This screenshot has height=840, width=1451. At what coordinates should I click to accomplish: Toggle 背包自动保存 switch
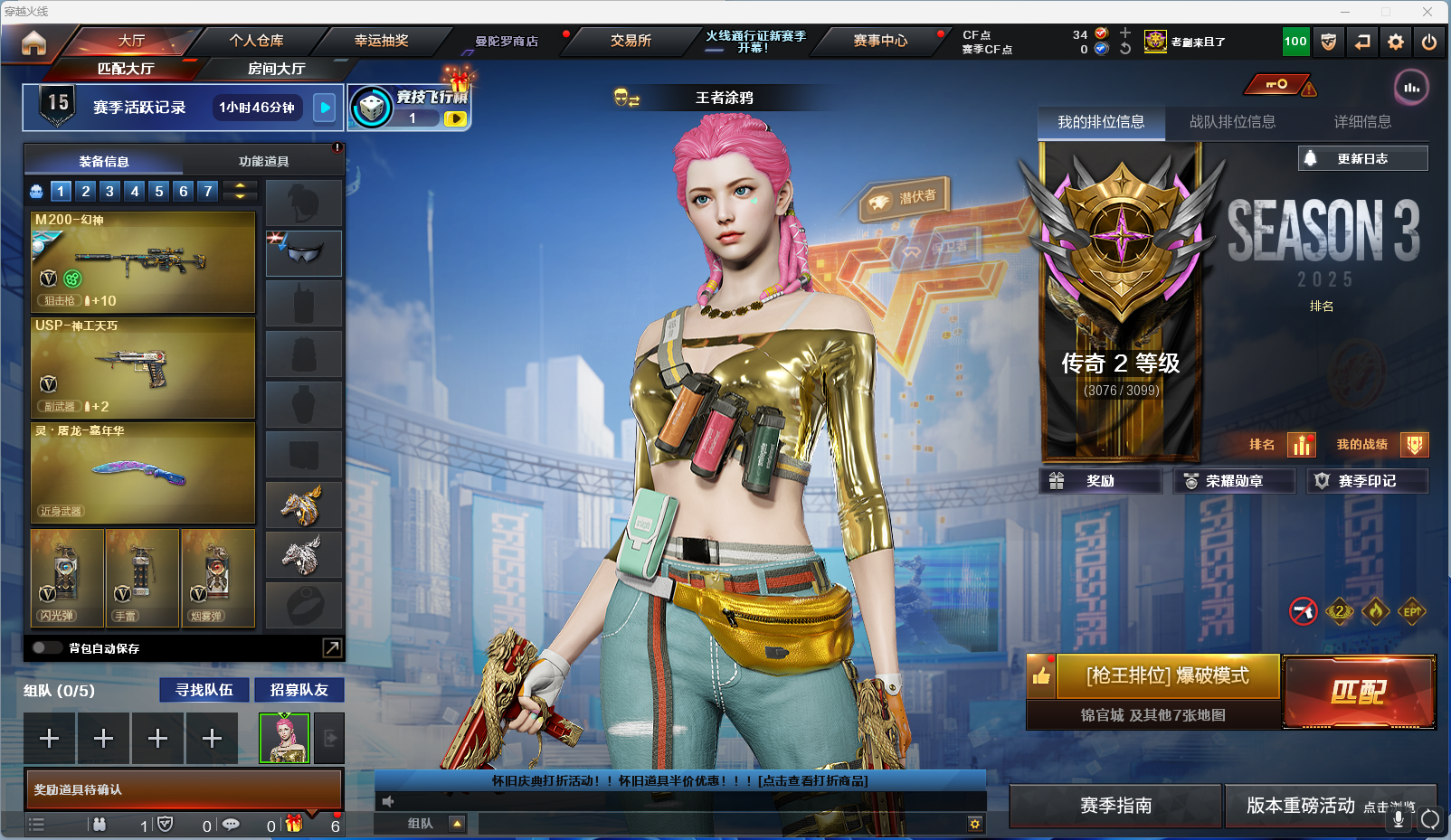click(46, 647)
